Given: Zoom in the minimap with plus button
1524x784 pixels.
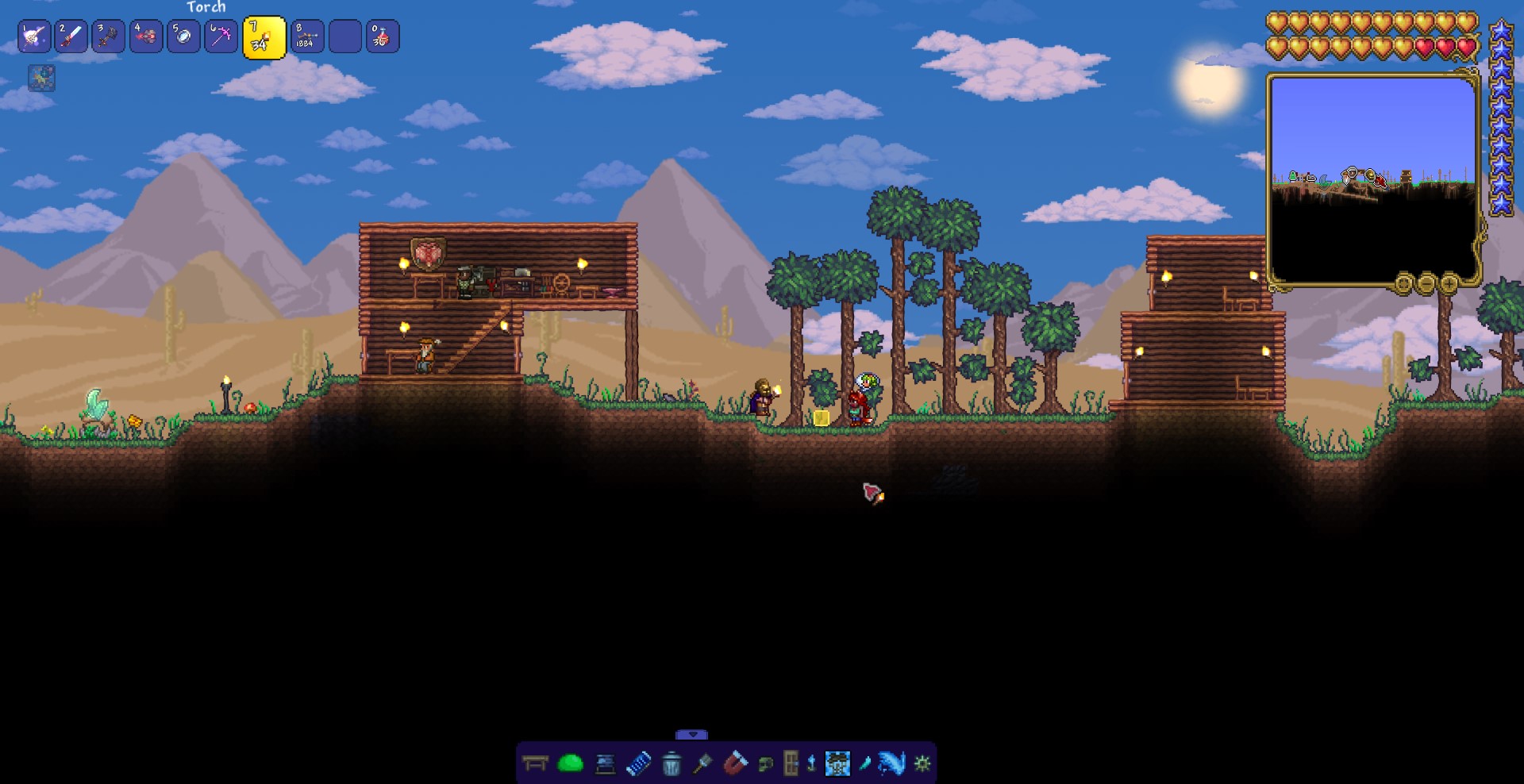Looking at the screenshot, I should tap(1449, 283).
